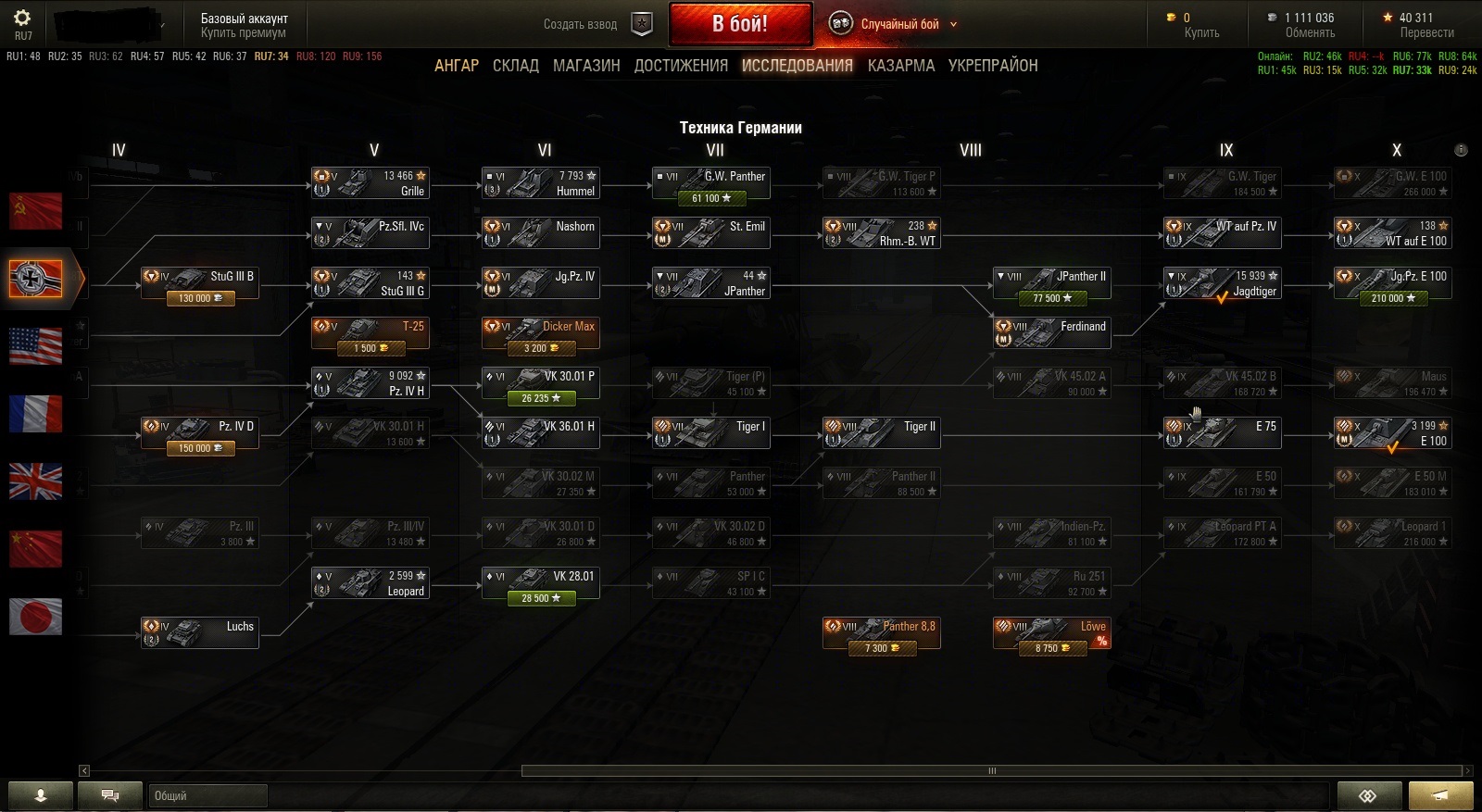Open the КАЗАРМА tab
The image size is (1482, 812).
coord(900,66)
